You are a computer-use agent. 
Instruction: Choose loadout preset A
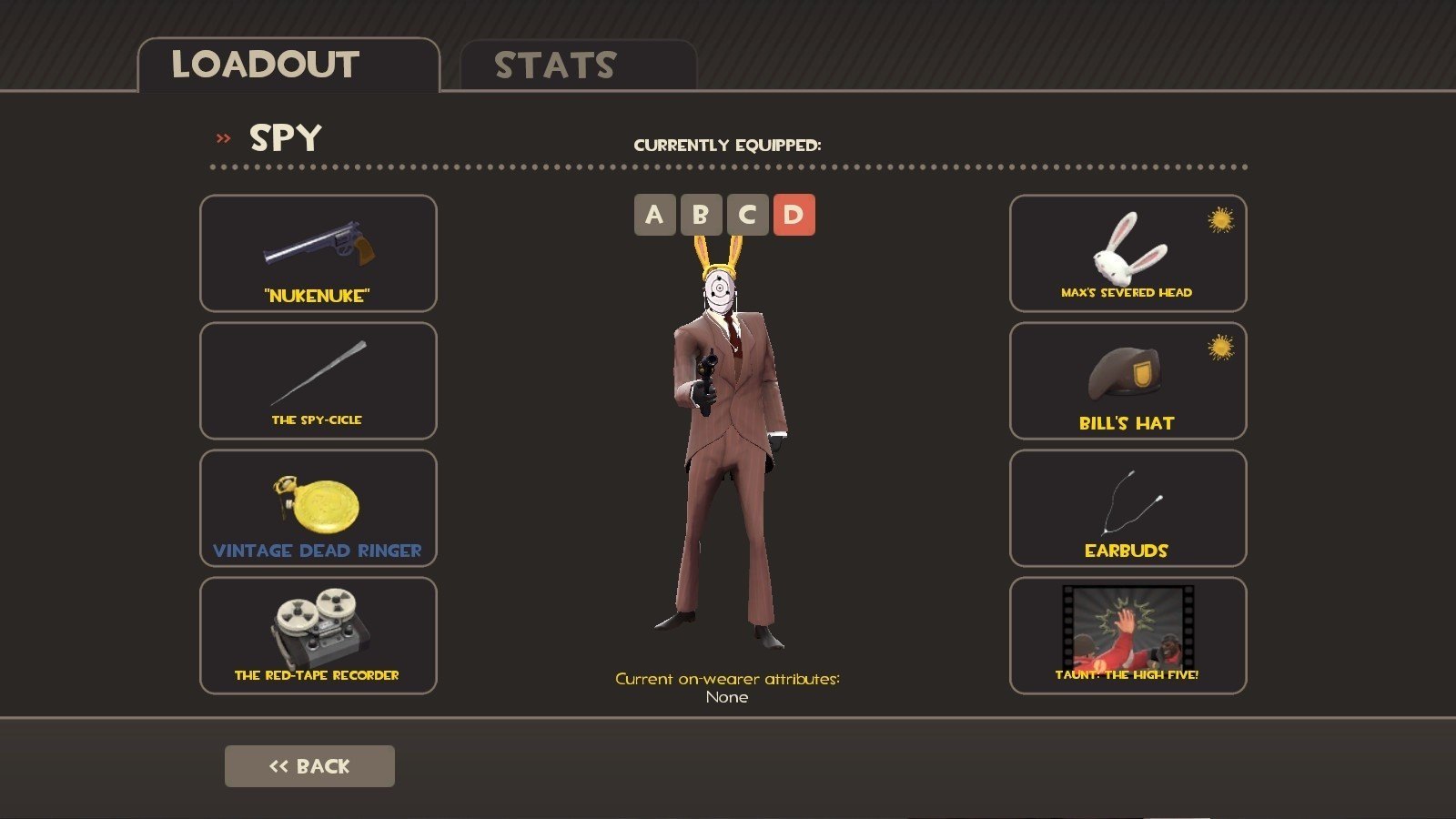pyautogui.click(x=654, y=215)
